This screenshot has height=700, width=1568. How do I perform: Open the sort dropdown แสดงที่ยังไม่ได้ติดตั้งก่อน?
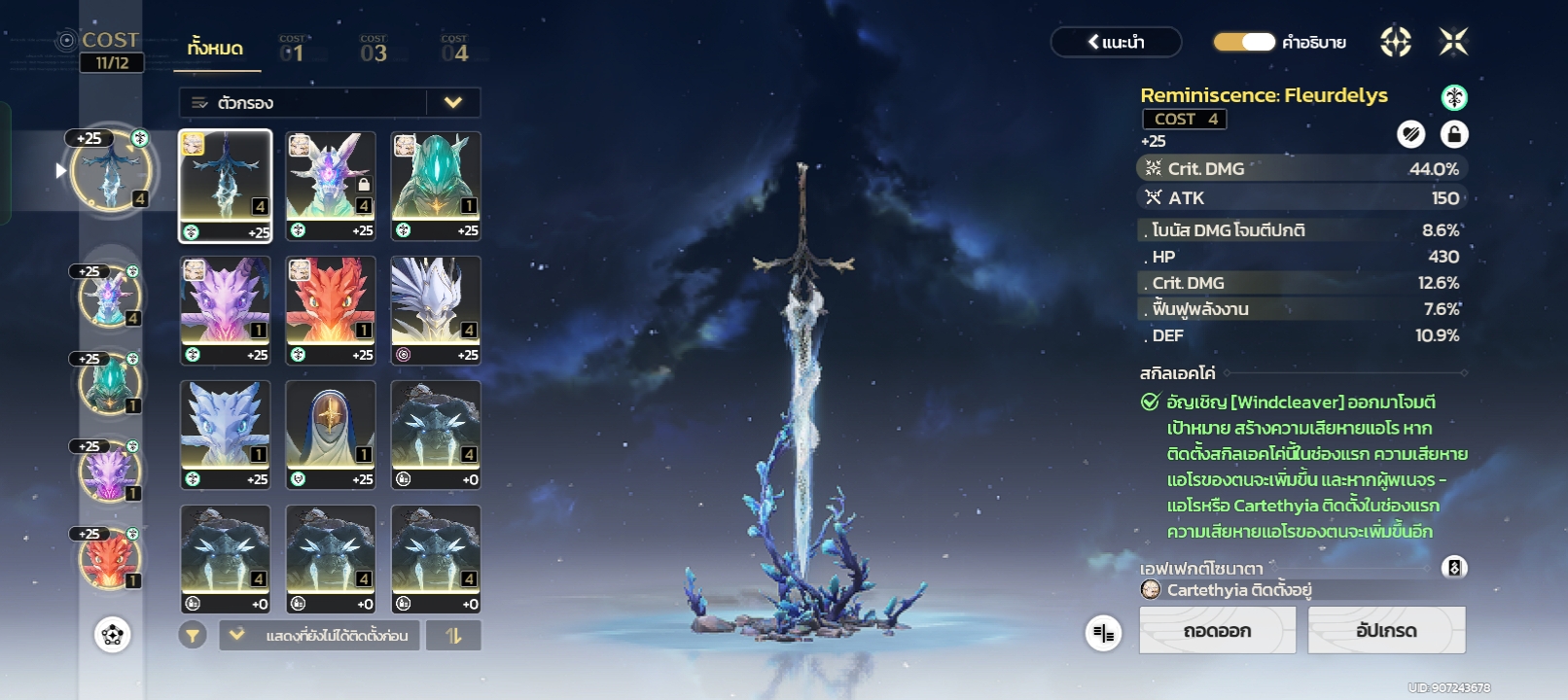(319, 635)
